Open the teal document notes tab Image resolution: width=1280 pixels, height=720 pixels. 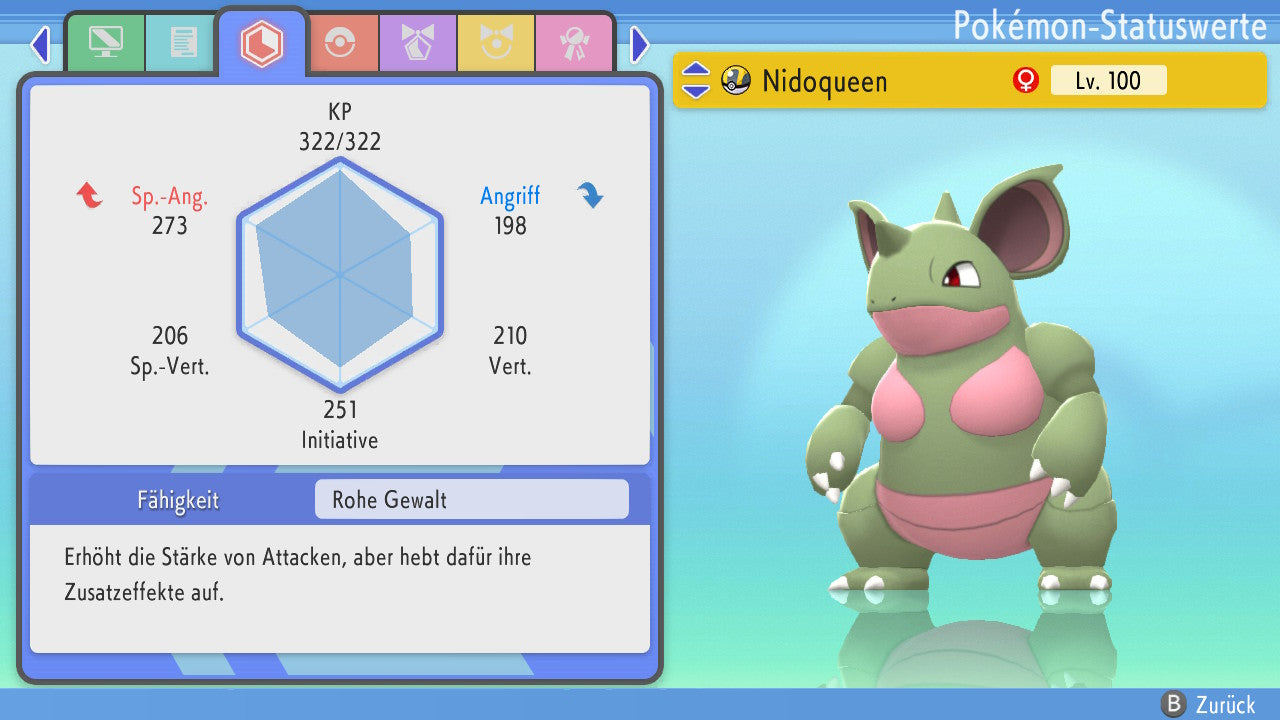click(x=183, y=43)
